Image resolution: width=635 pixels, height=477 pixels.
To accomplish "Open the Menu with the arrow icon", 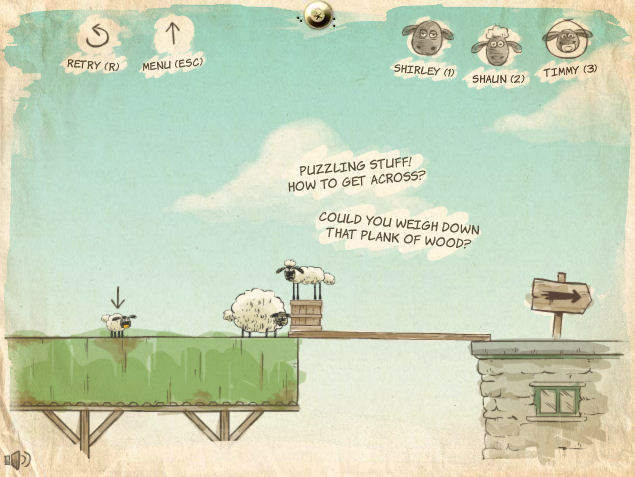I will coord(172,36).
